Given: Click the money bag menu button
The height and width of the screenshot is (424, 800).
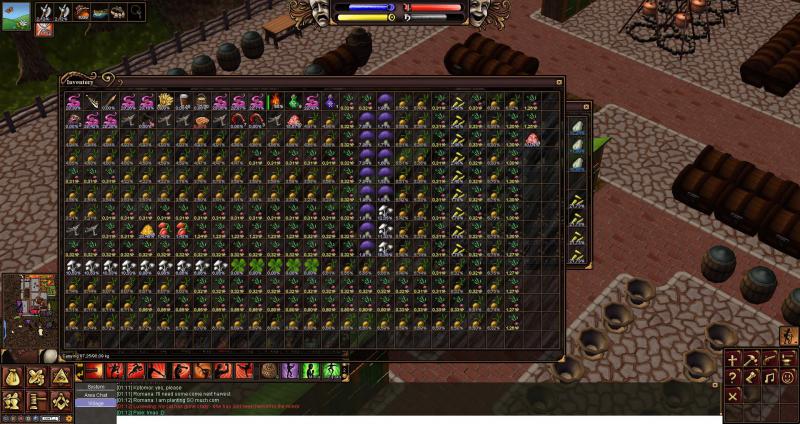Looking at the screenshot, I should pyautogui.click(x=12, y=378).
